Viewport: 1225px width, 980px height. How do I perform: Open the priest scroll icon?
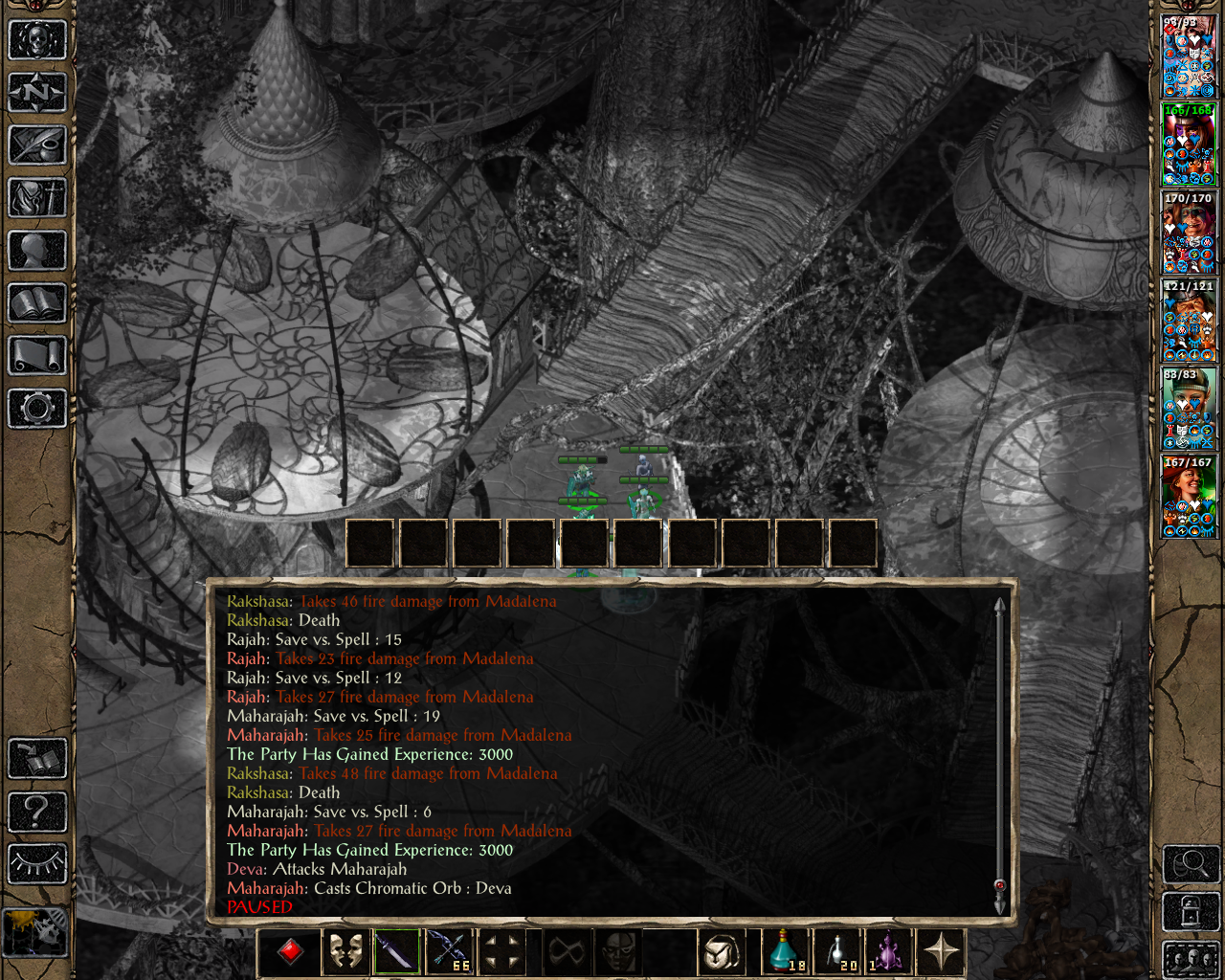pos(37,356)
